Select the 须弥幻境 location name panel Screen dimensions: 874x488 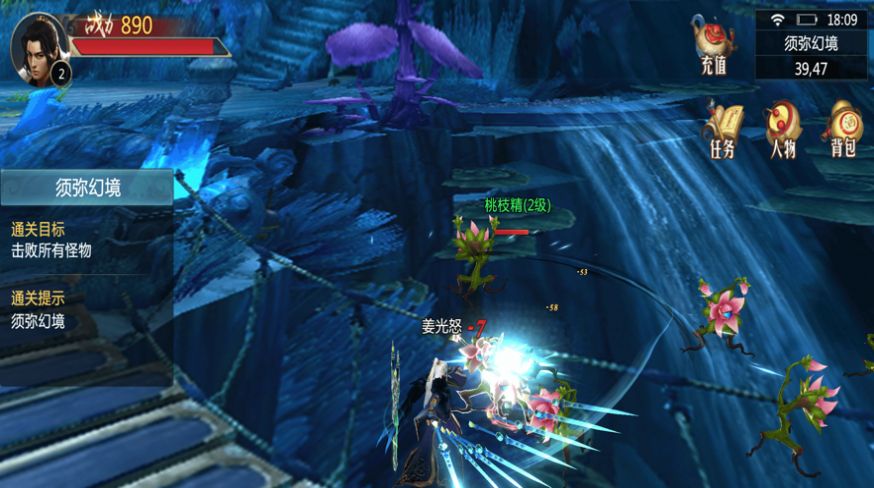point(811,43)
